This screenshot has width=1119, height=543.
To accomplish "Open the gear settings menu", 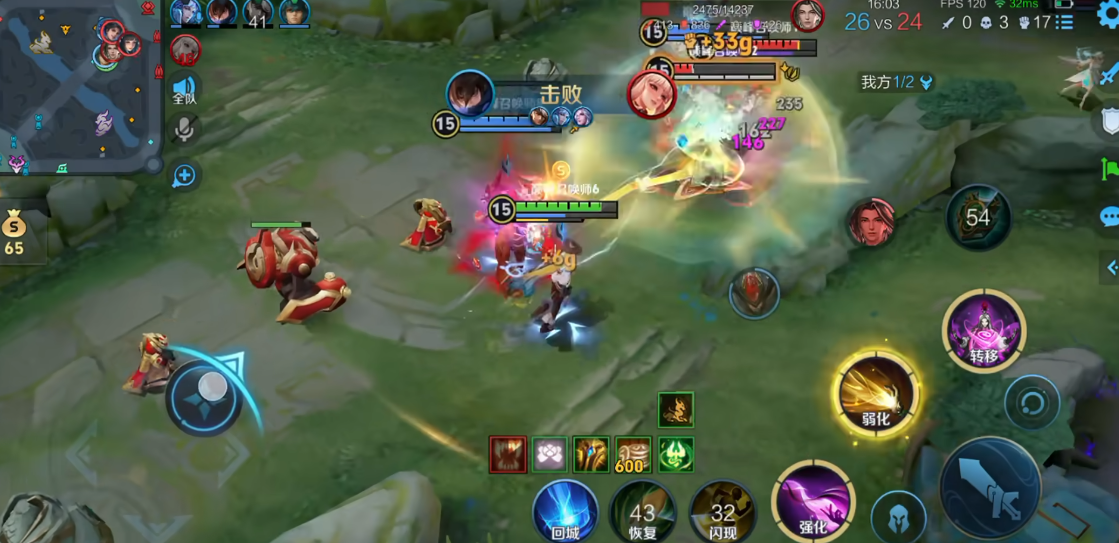I will click(1108, 15).
